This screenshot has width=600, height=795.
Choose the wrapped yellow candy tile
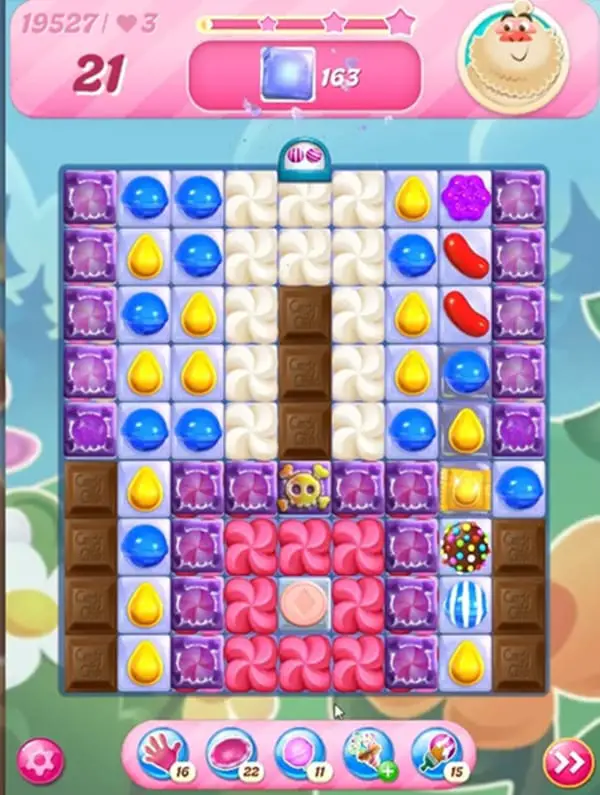tap(463, 489)
